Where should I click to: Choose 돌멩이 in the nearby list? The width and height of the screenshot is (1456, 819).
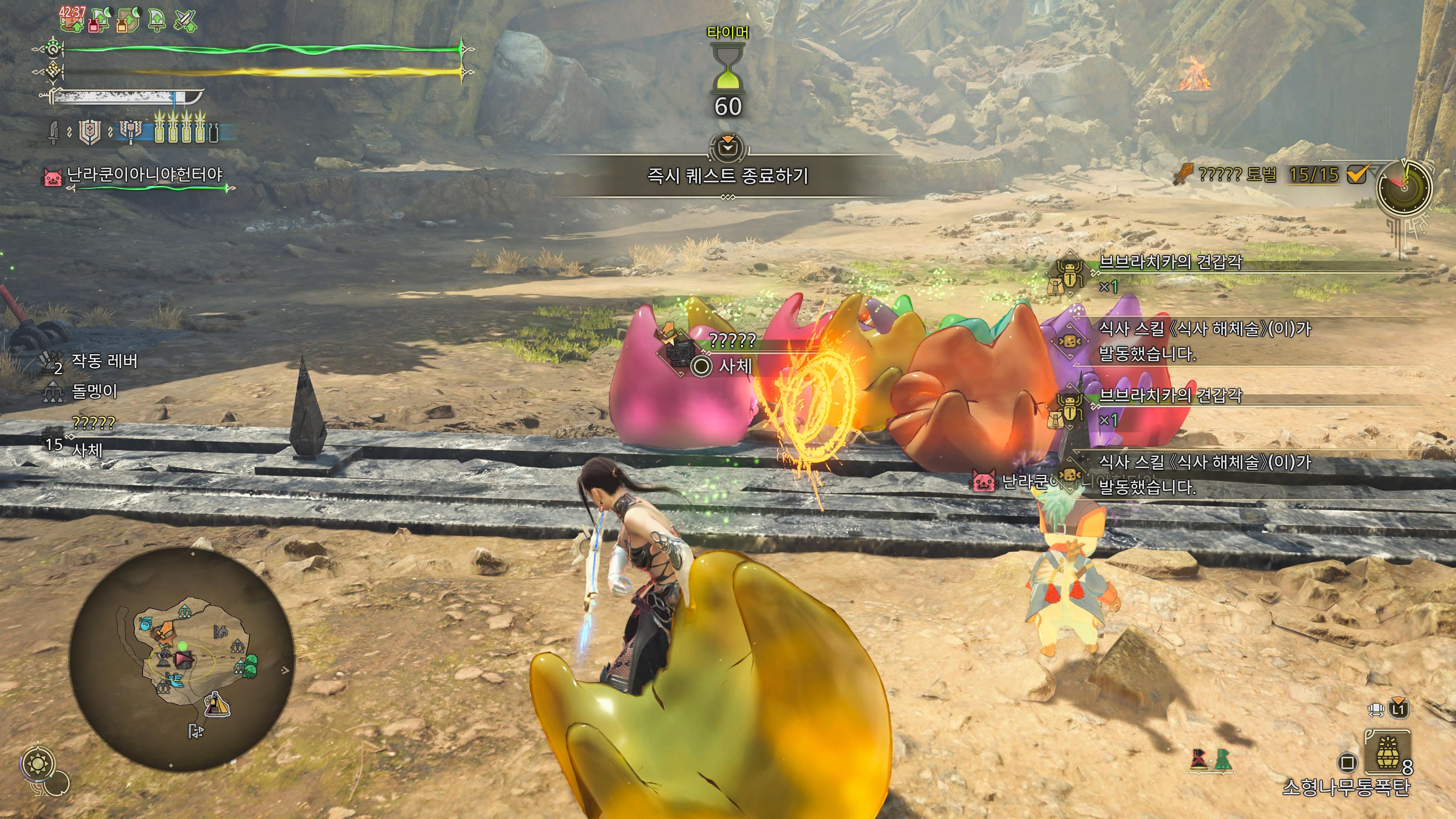pos(94,391)
